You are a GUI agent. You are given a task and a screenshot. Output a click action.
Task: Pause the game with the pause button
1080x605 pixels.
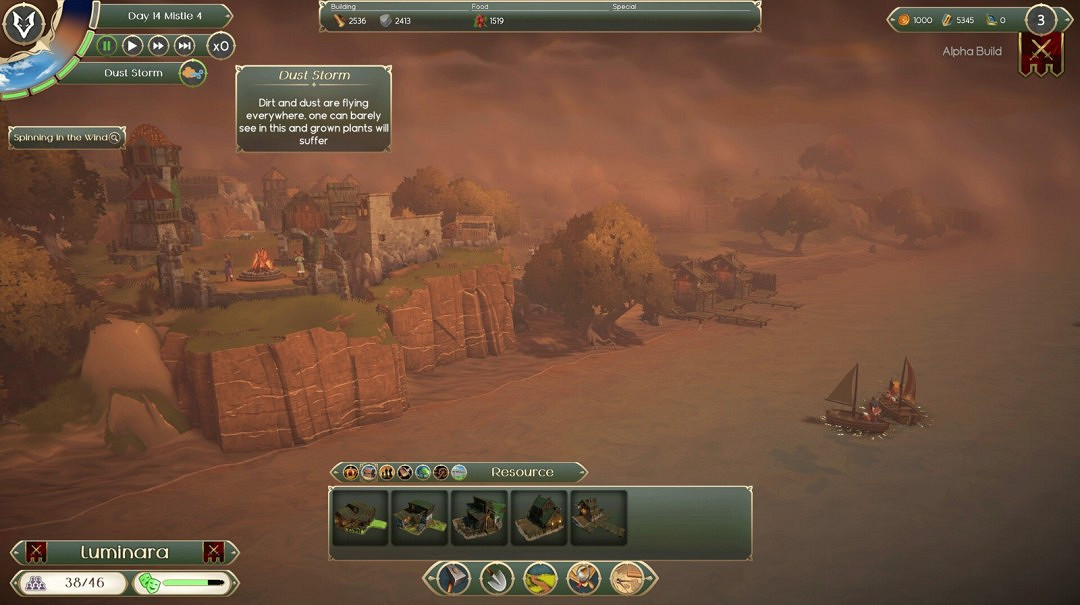pyautogui.click(x=106, y=45)
